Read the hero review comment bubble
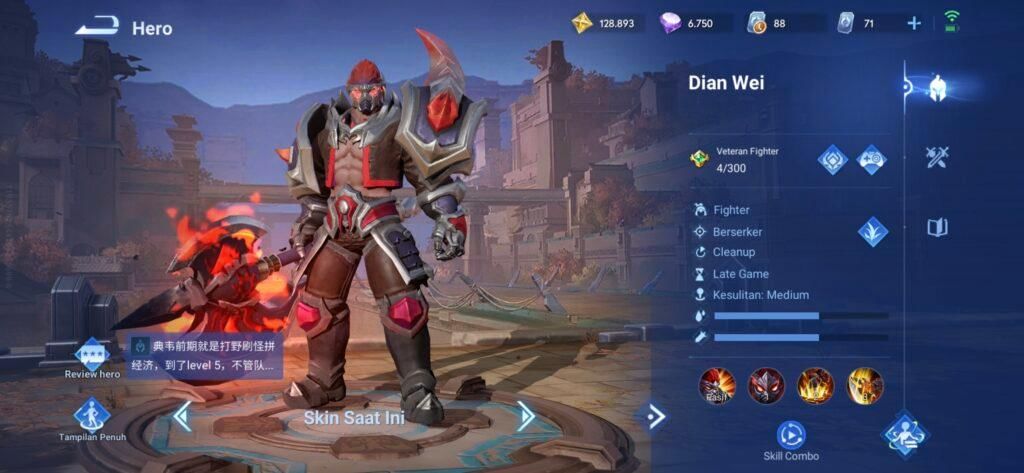Image resolution: width=1024 pixels, height=473 pixels. click(204, 356)
